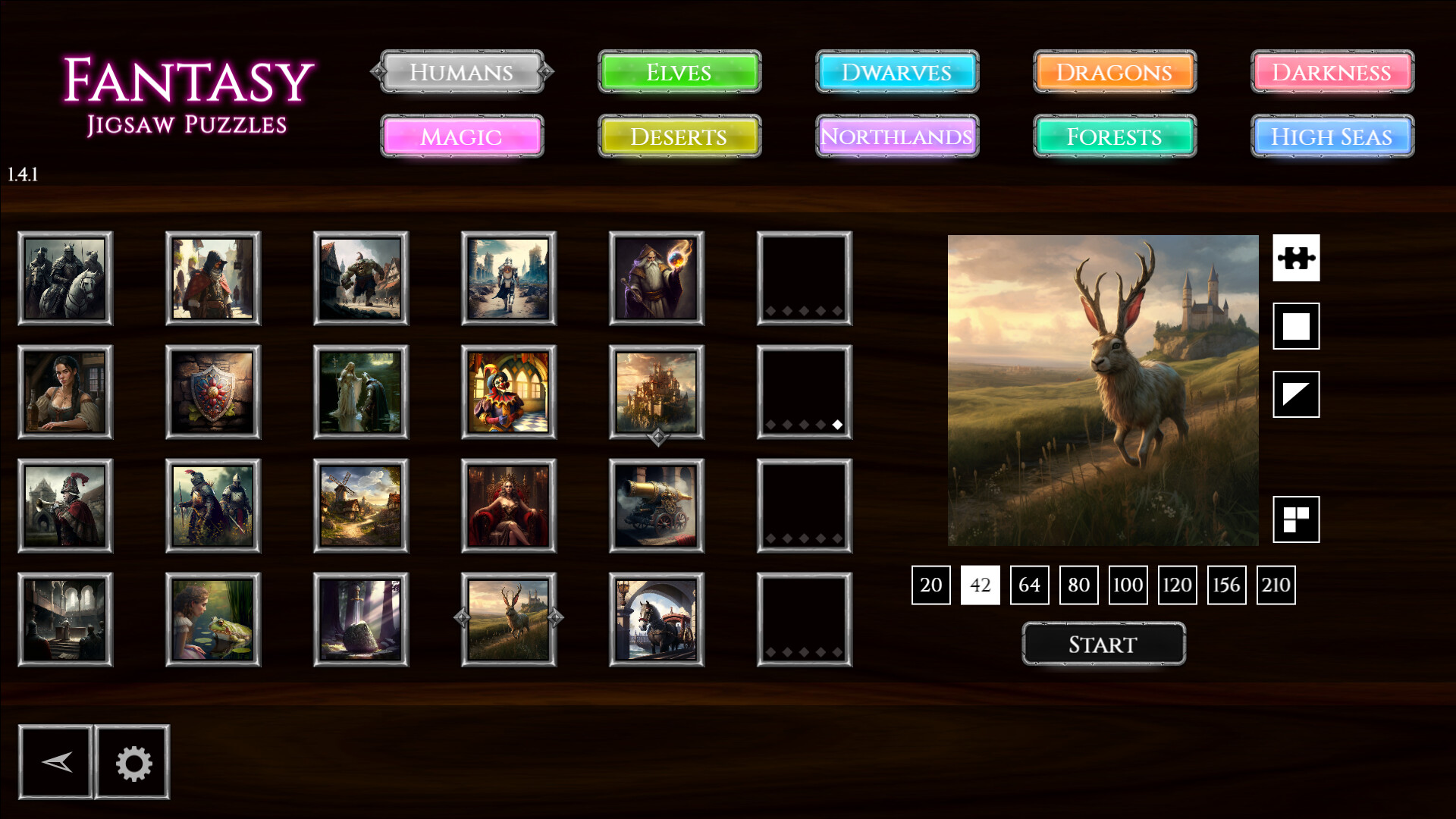The width and height of the screenshot is (1456, 819).
Task: Open the Northlands category
Action: tap(896, 137)
